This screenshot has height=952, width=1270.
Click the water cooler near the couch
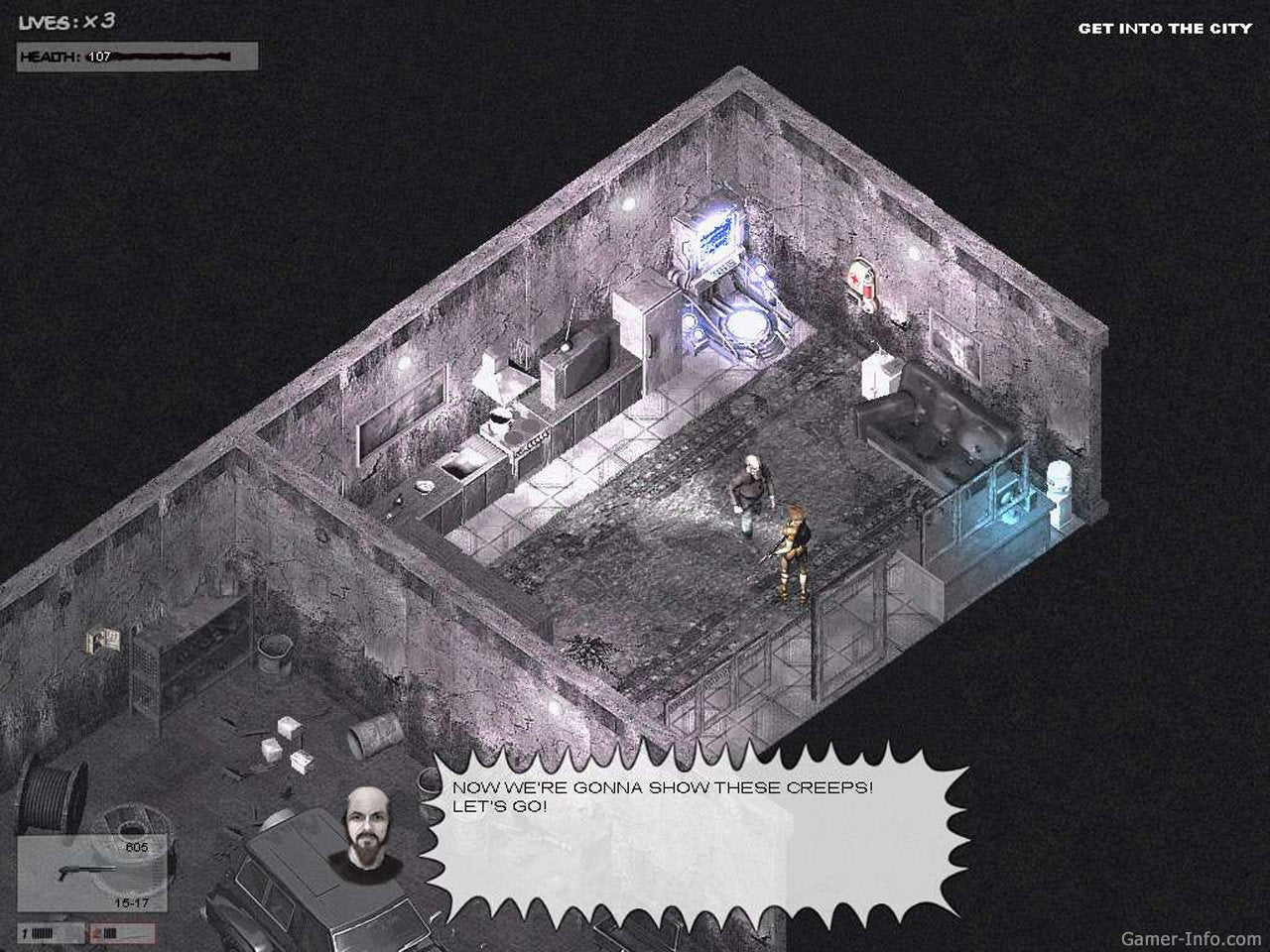coord(1058,486)
